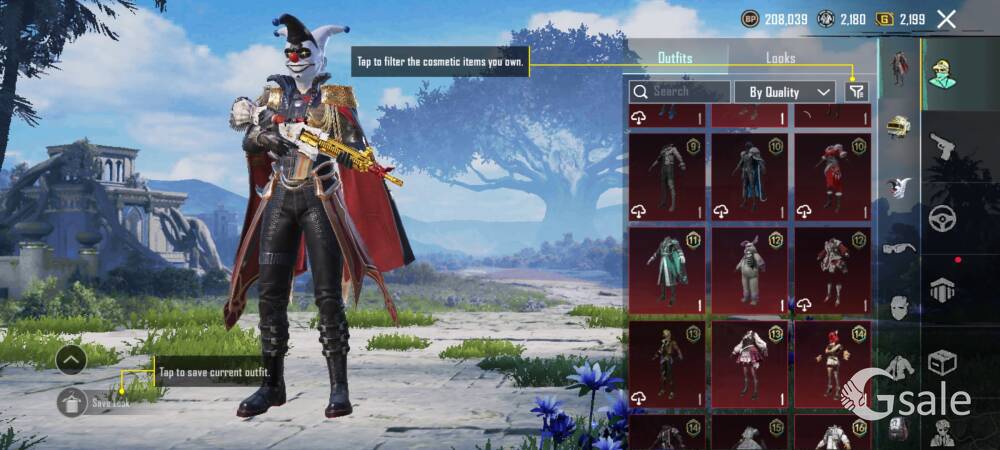The image size is (1000, 450).
Task: Switch to the Looks tab
Action: coord(780,58)
